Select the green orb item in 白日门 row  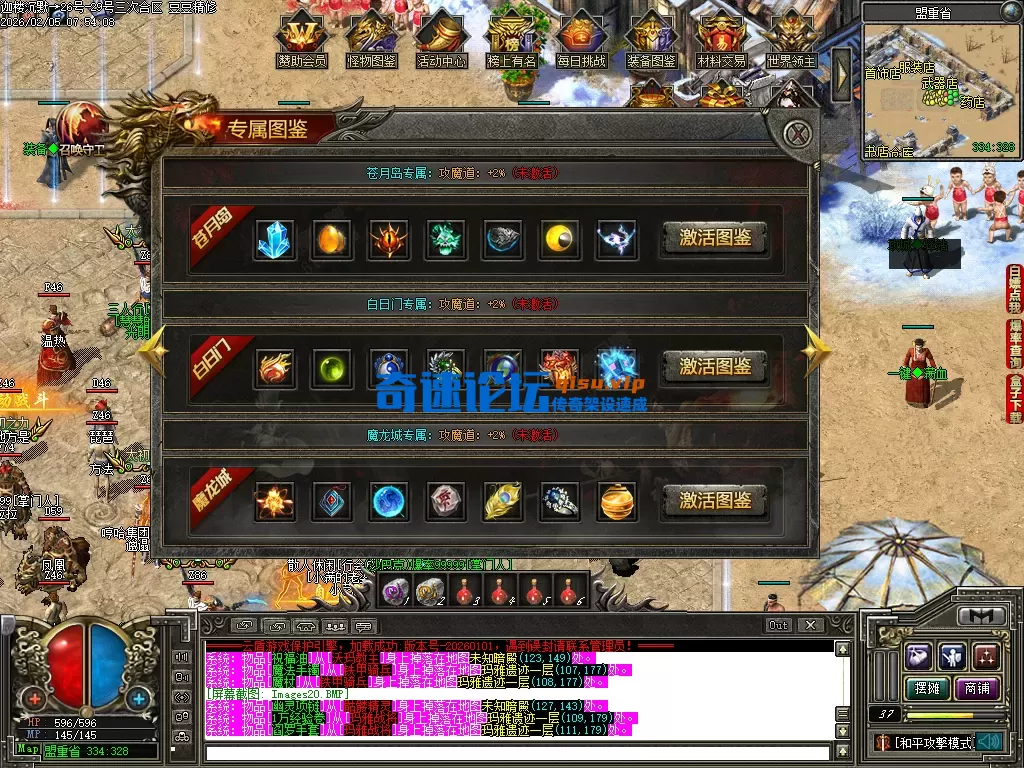[329, 367]
